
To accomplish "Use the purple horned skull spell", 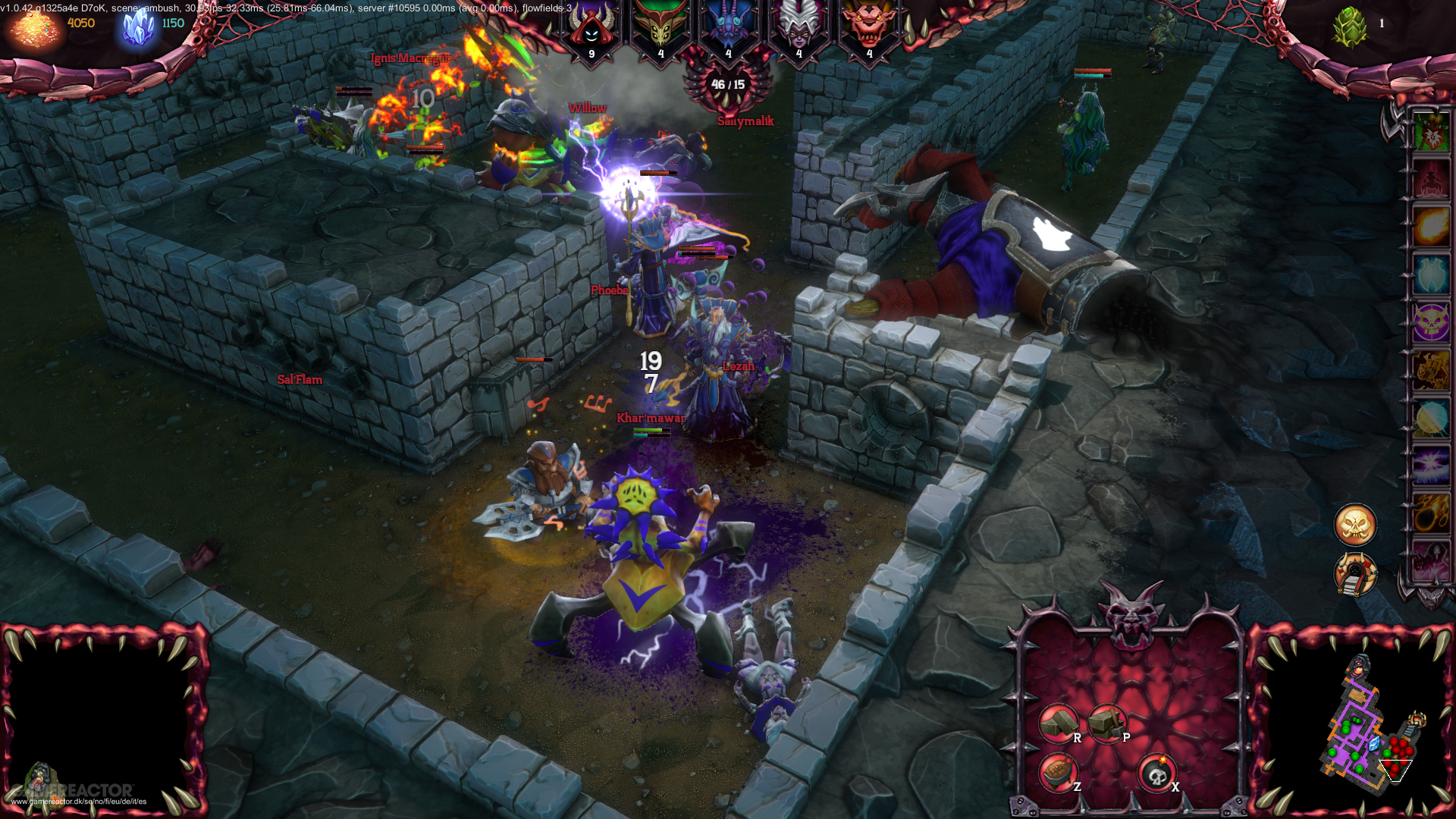I will click(1431, 322).
